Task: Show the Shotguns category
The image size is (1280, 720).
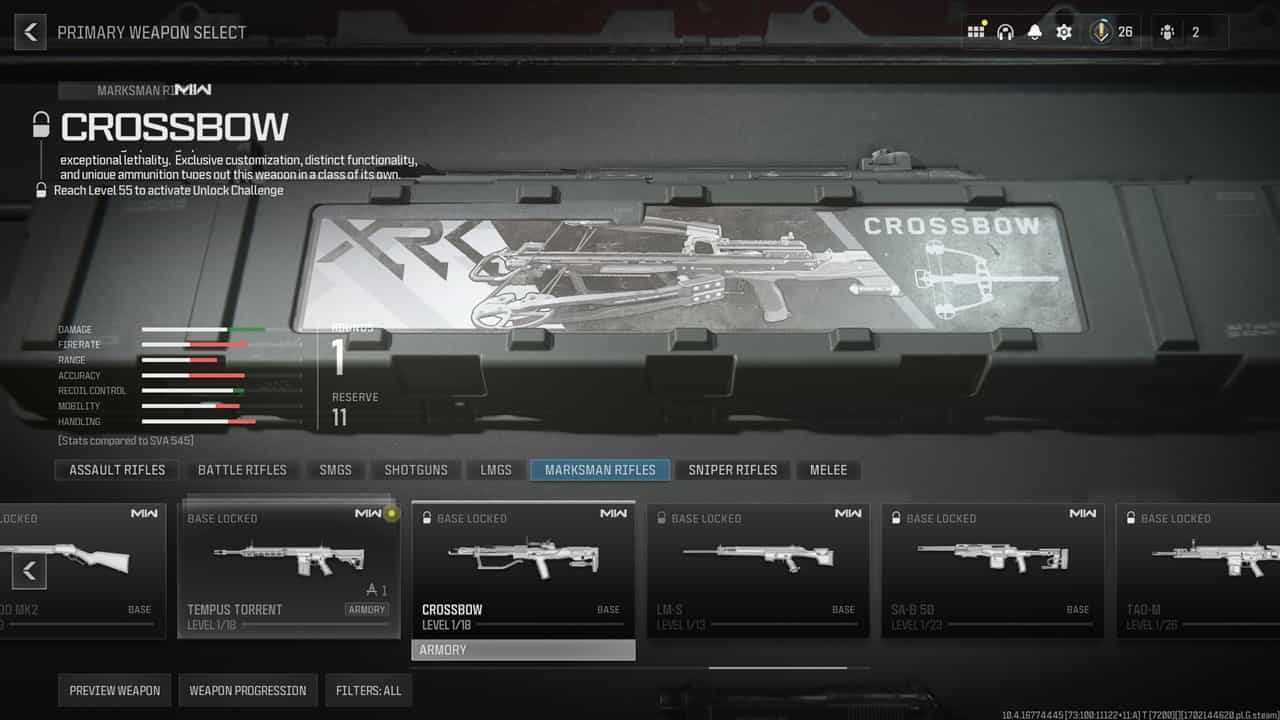Action: pos(416,470)
